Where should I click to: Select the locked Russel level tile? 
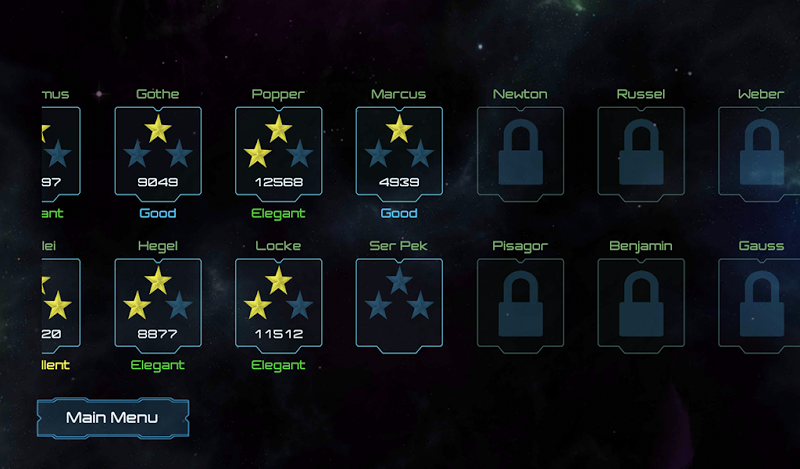pyautogui.click(x=641, y=151)
